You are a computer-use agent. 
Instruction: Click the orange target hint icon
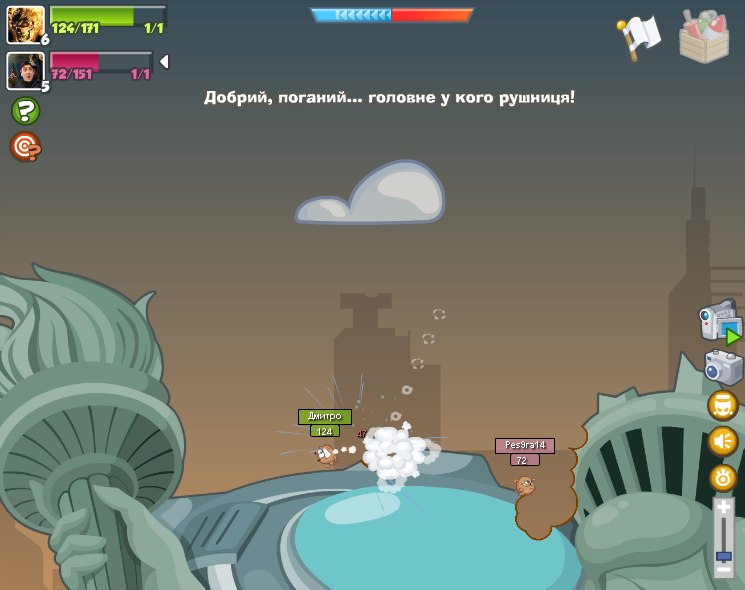25,147
